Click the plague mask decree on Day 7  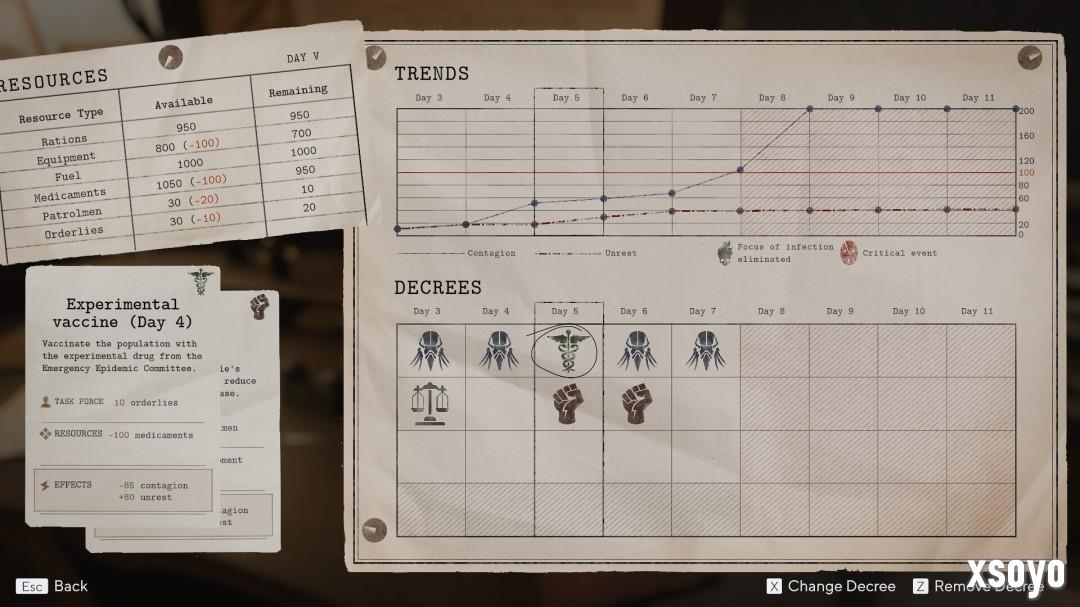click(x=705, y=351)
